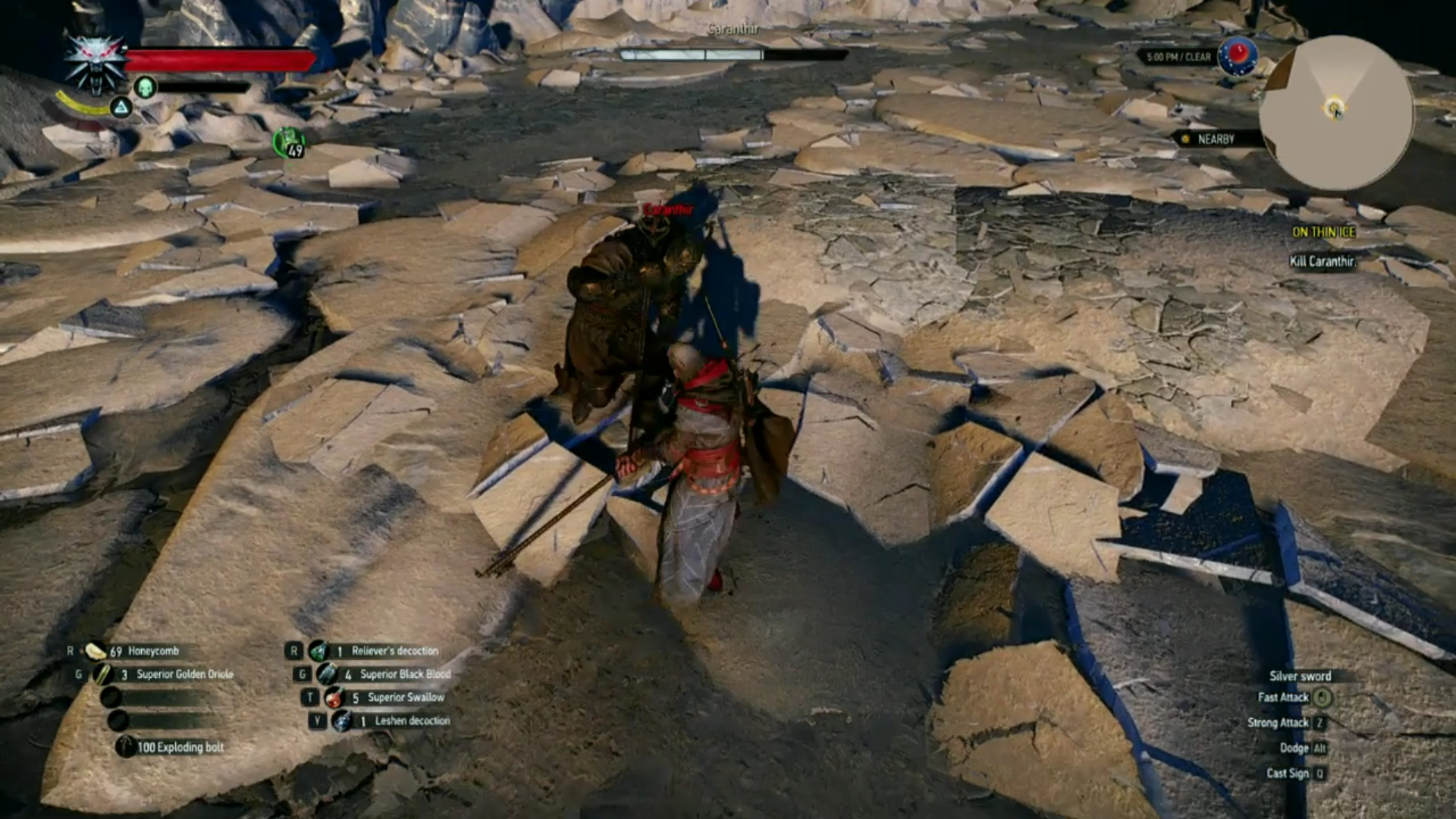Click the time and weather moon icon
The image size is (1456, 819).
[1237, 55]
